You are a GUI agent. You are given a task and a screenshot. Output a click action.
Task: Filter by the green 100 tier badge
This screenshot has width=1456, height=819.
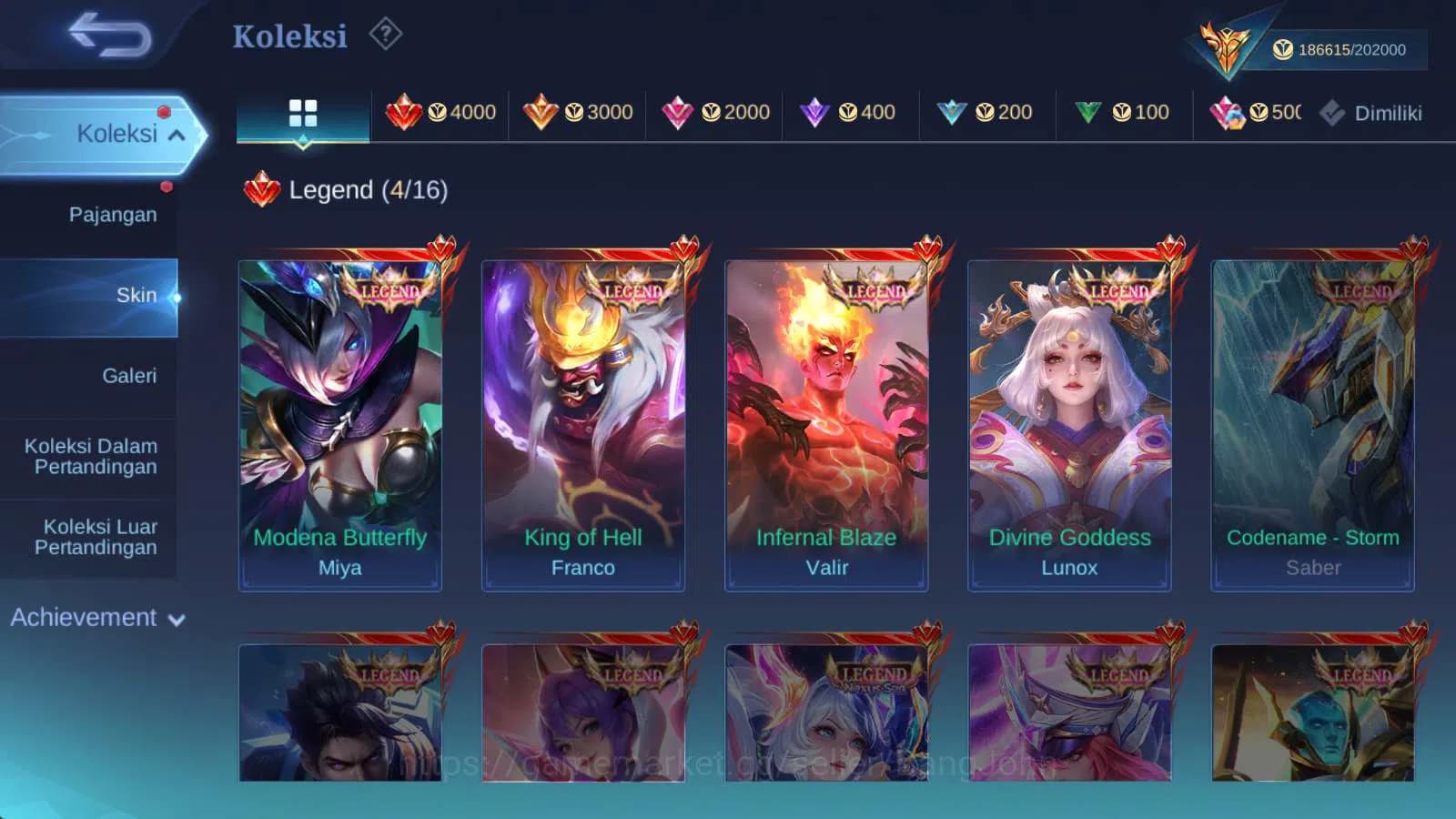[x=1124, y=111]
